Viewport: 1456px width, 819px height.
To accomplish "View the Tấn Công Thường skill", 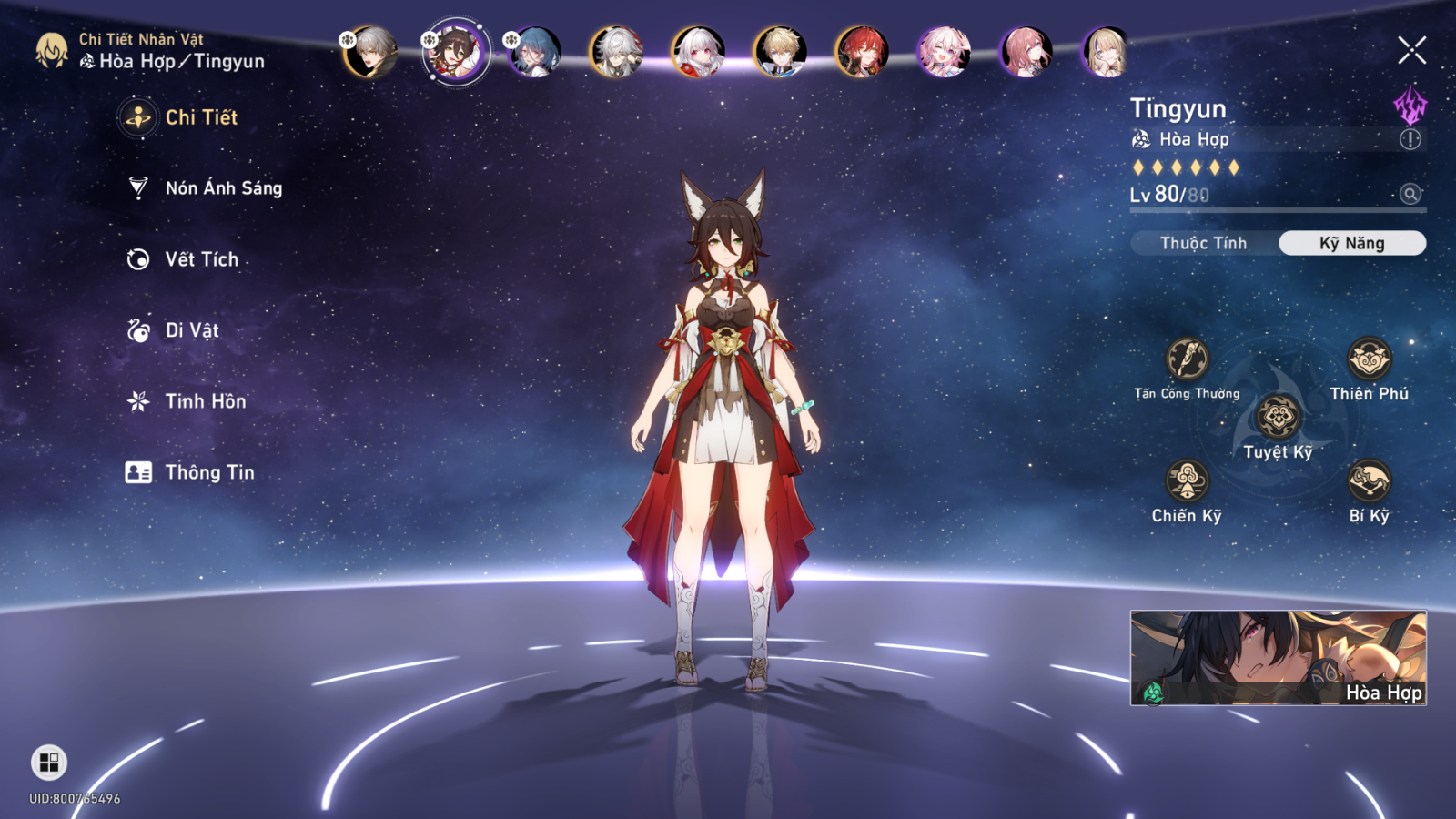I will tap(1187, 359).
